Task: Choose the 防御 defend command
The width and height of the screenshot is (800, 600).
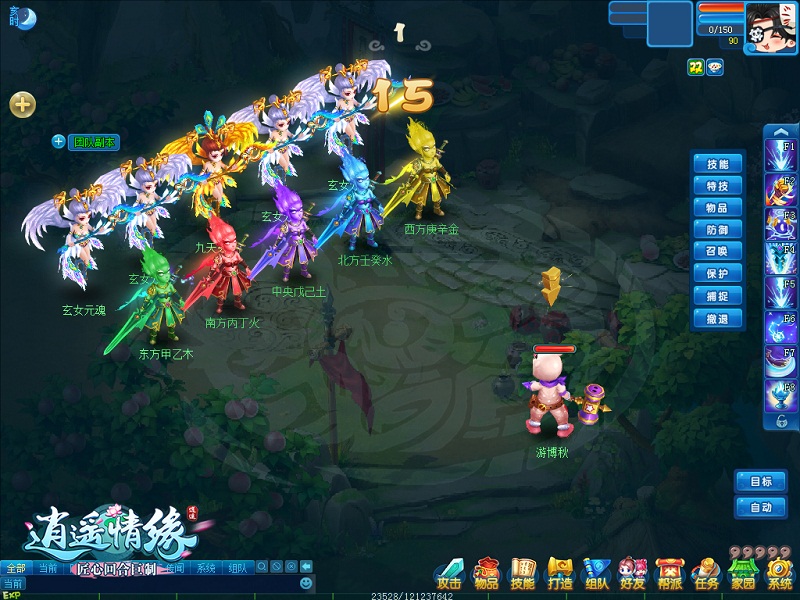Action: click(x=717, y=230)
